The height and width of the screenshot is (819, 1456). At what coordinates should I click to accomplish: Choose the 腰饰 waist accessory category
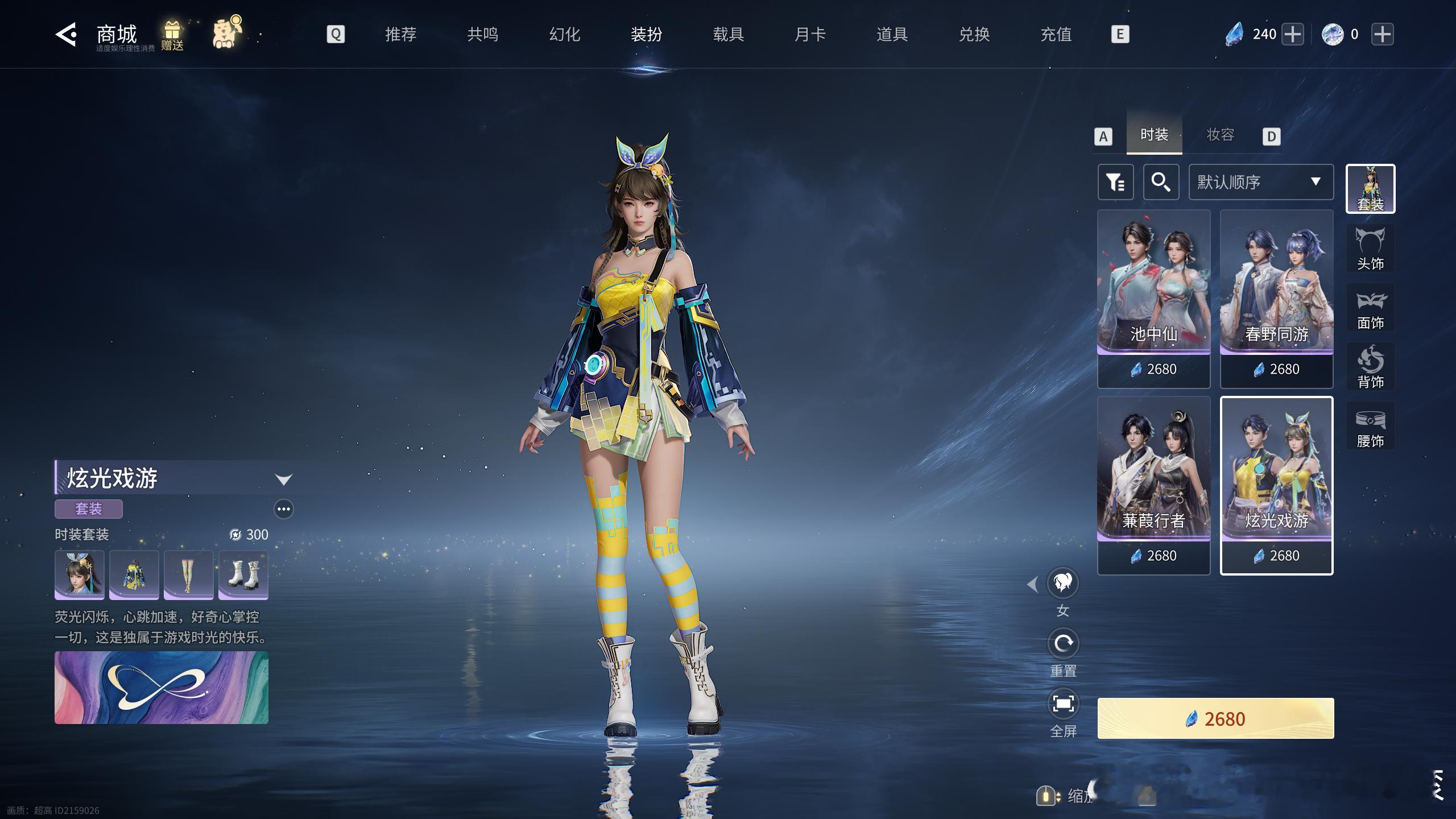click(x=1370, y=426)
